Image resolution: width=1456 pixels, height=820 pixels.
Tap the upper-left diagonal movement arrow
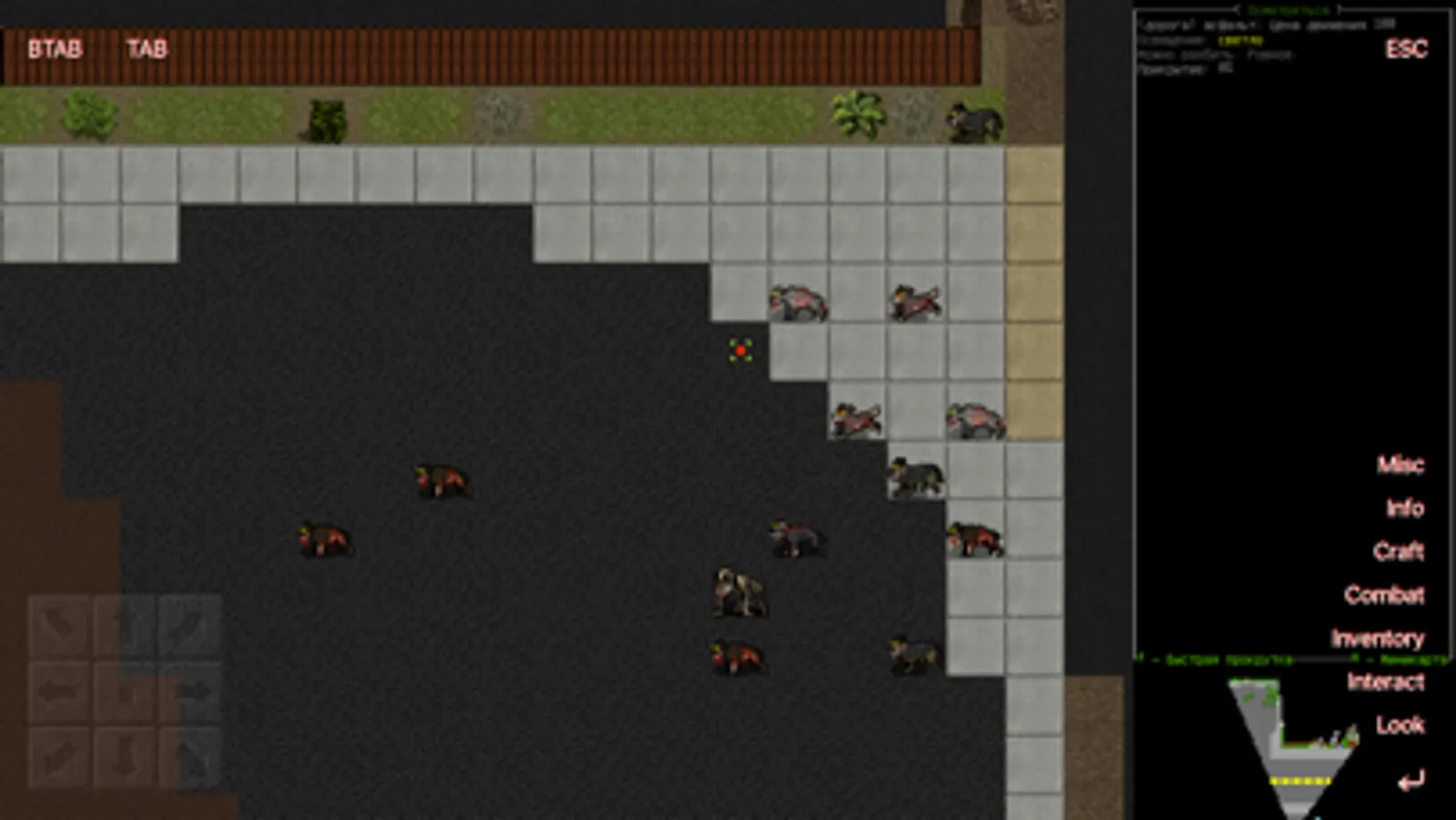[58, 626]
